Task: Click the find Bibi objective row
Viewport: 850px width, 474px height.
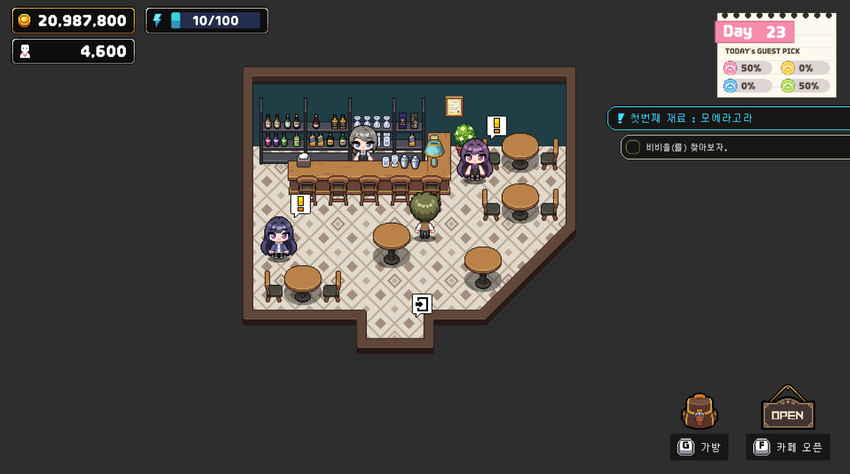Action: point(735,147)
